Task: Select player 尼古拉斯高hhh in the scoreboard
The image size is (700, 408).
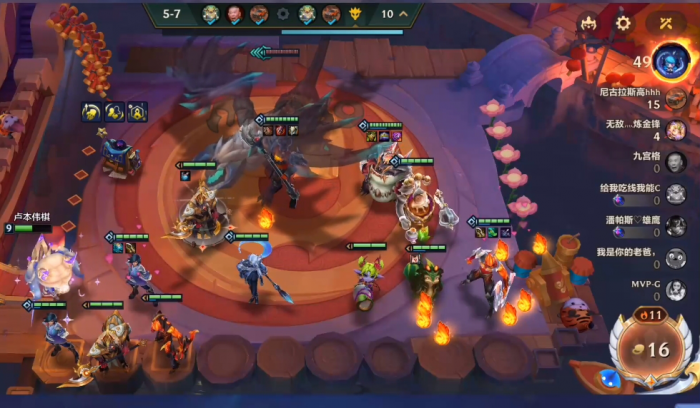Action: click(676, 98)
